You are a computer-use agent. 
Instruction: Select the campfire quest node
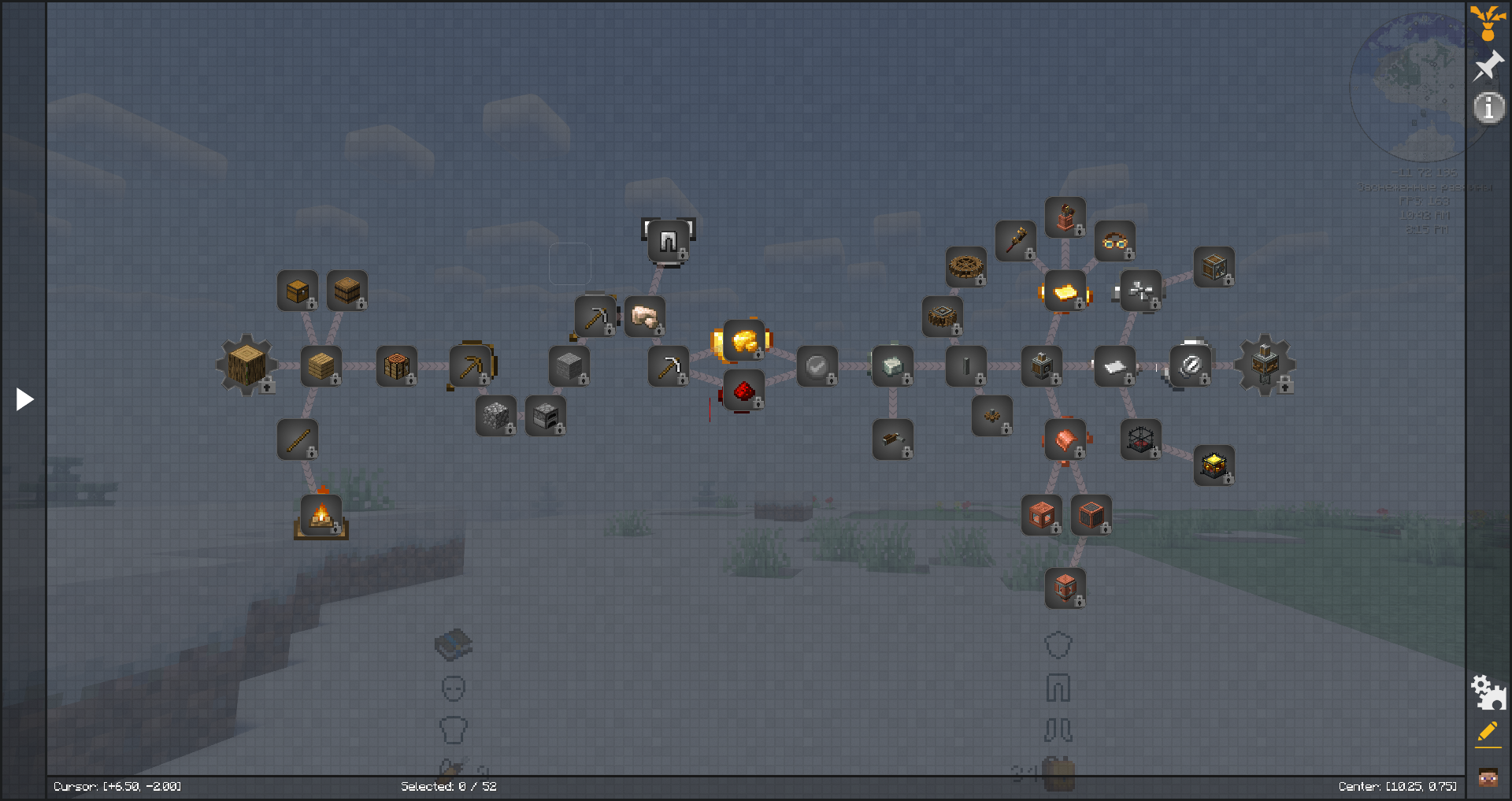click(x=323, y=514)
